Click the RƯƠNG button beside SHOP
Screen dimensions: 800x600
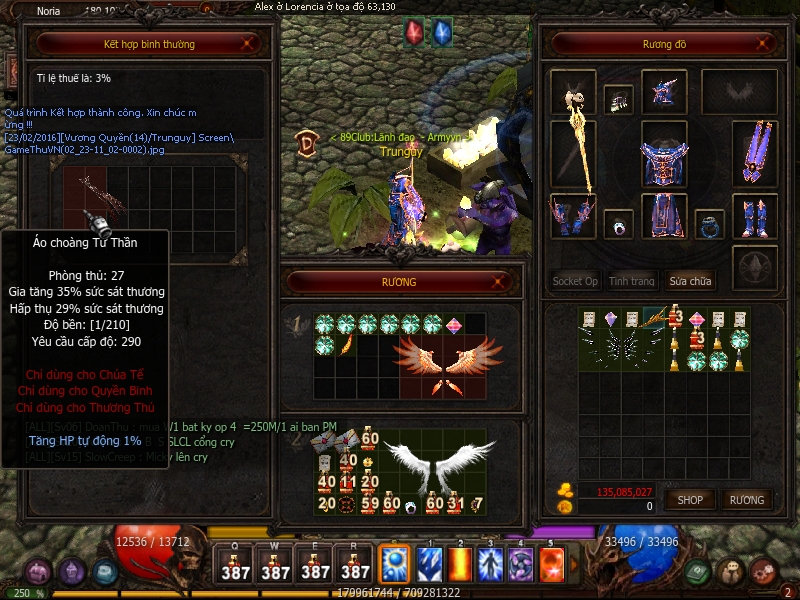[x=746, y=499]
